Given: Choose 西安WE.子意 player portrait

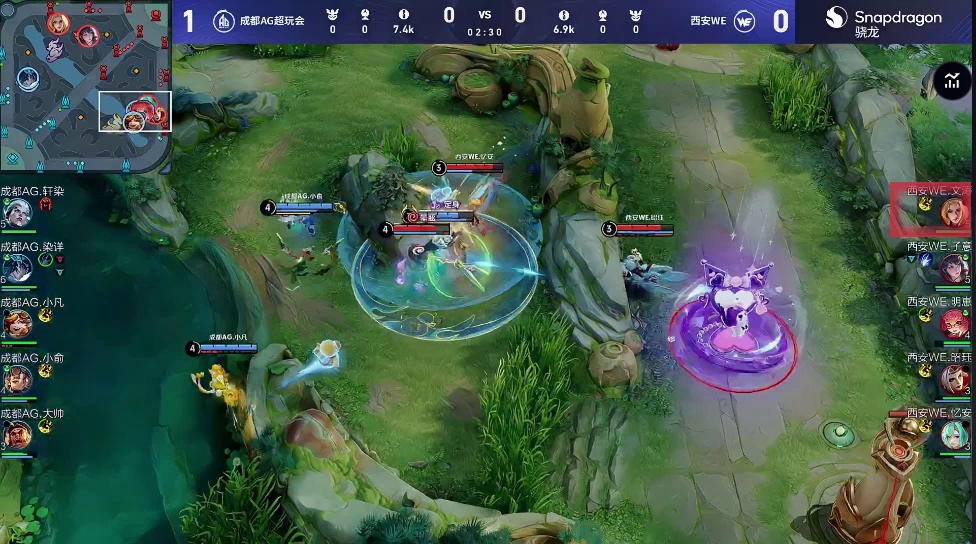Looking at the screenshot, I should click(x=954, y=268).
